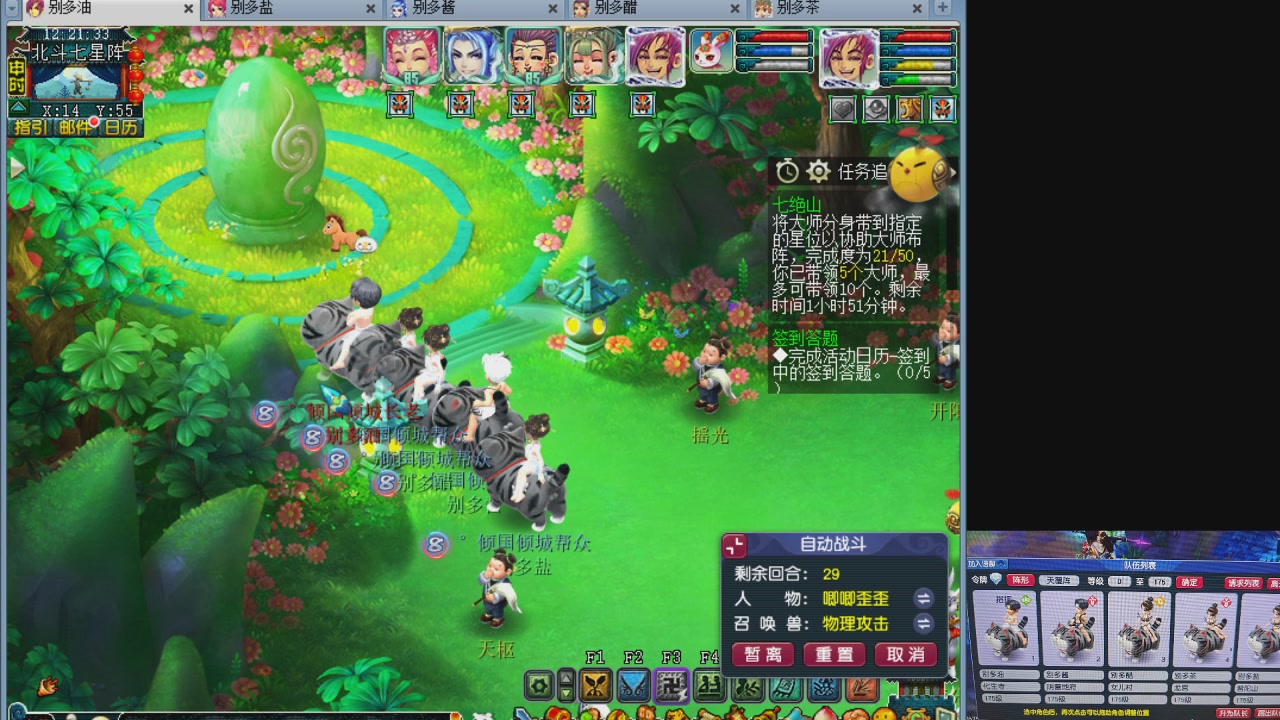Click the blue horn item icon in the quickbar
1280x720 pixels.
[793, 713]
